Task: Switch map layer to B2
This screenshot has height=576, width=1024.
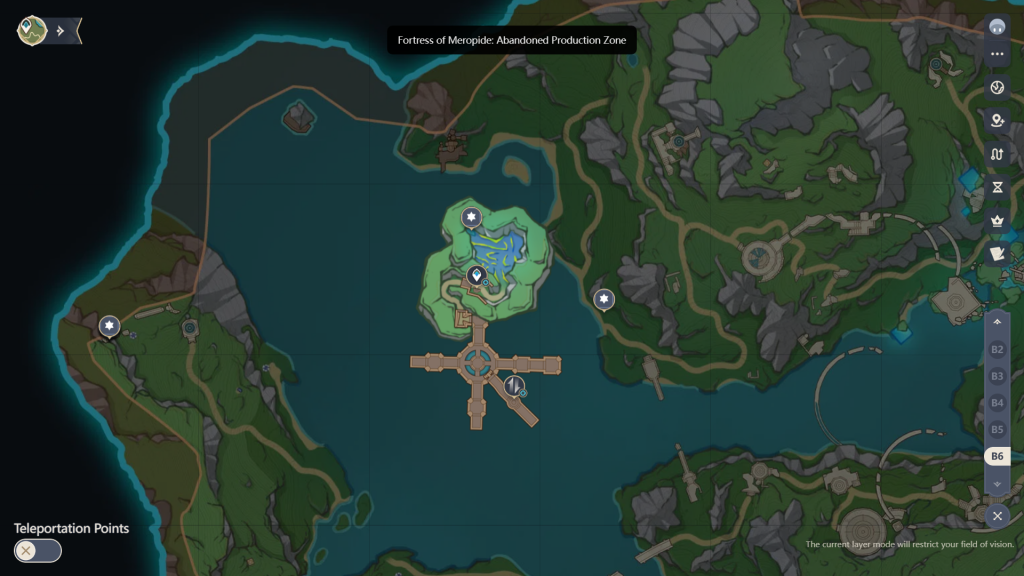Action: [997, 350]
